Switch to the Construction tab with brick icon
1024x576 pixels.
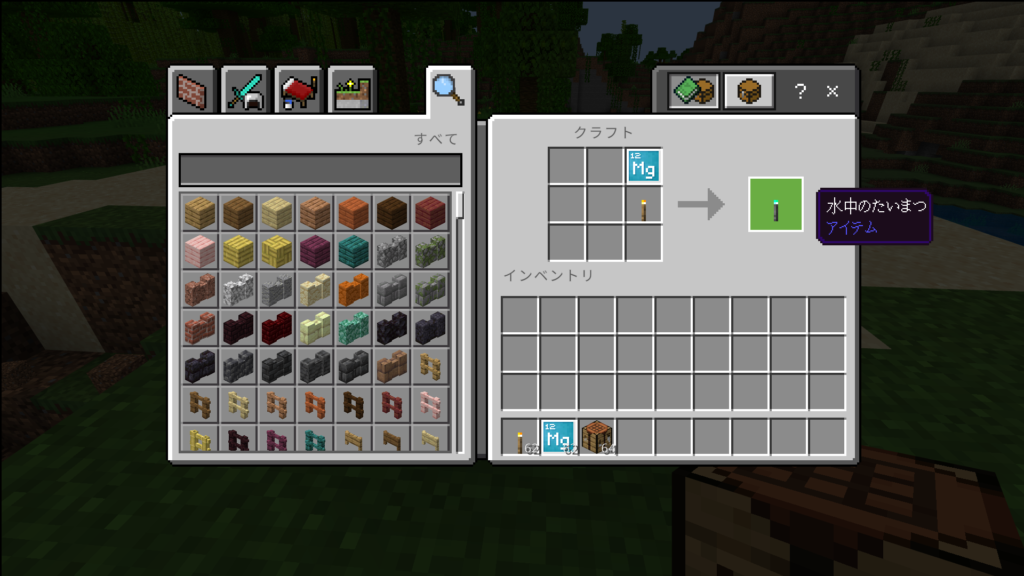[193, 92]
